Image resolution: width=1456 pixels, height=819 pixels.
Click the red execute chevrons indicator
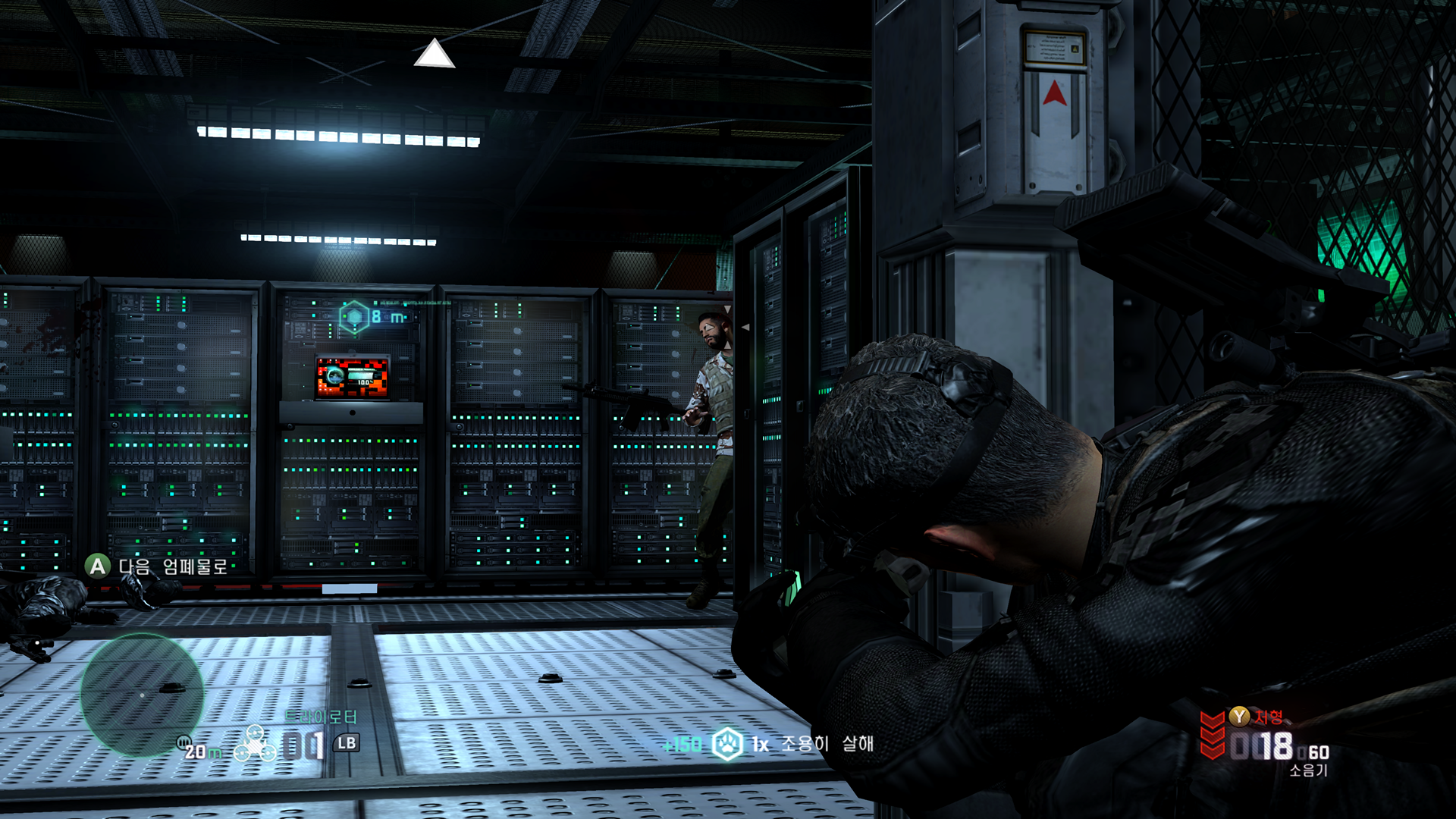coord(1212,734)
